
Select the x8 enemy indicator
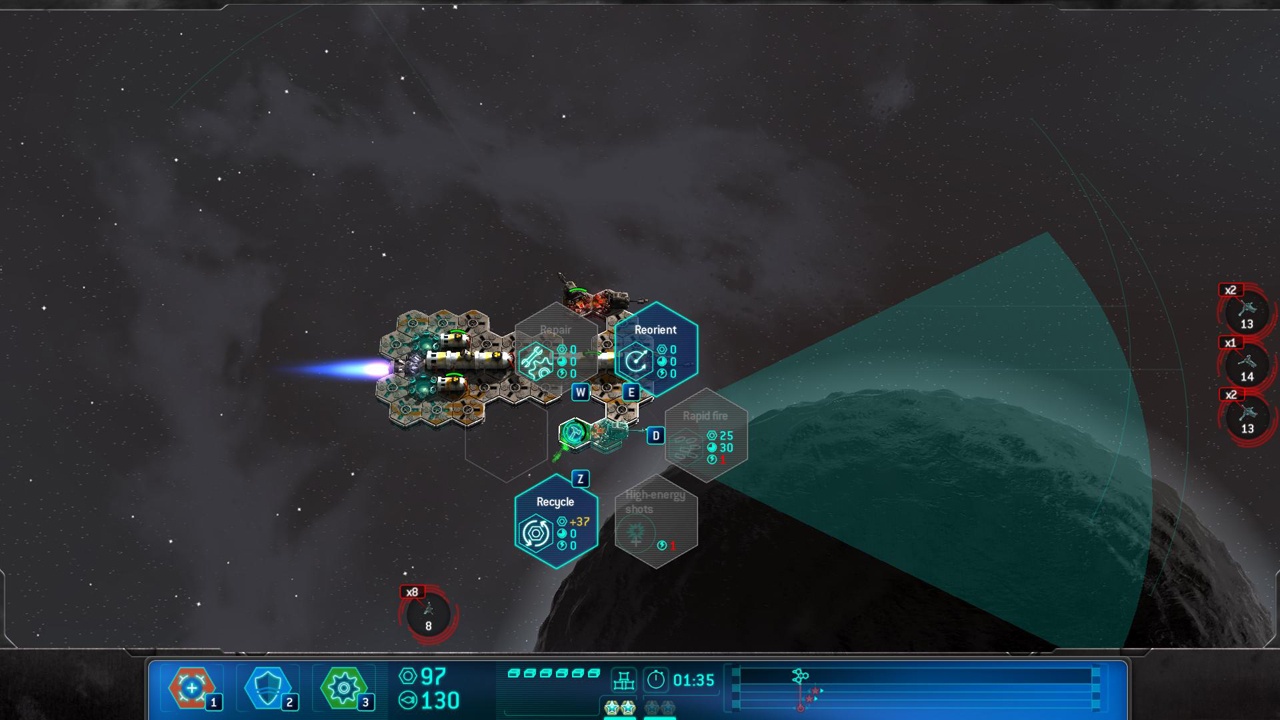[429, 613]
